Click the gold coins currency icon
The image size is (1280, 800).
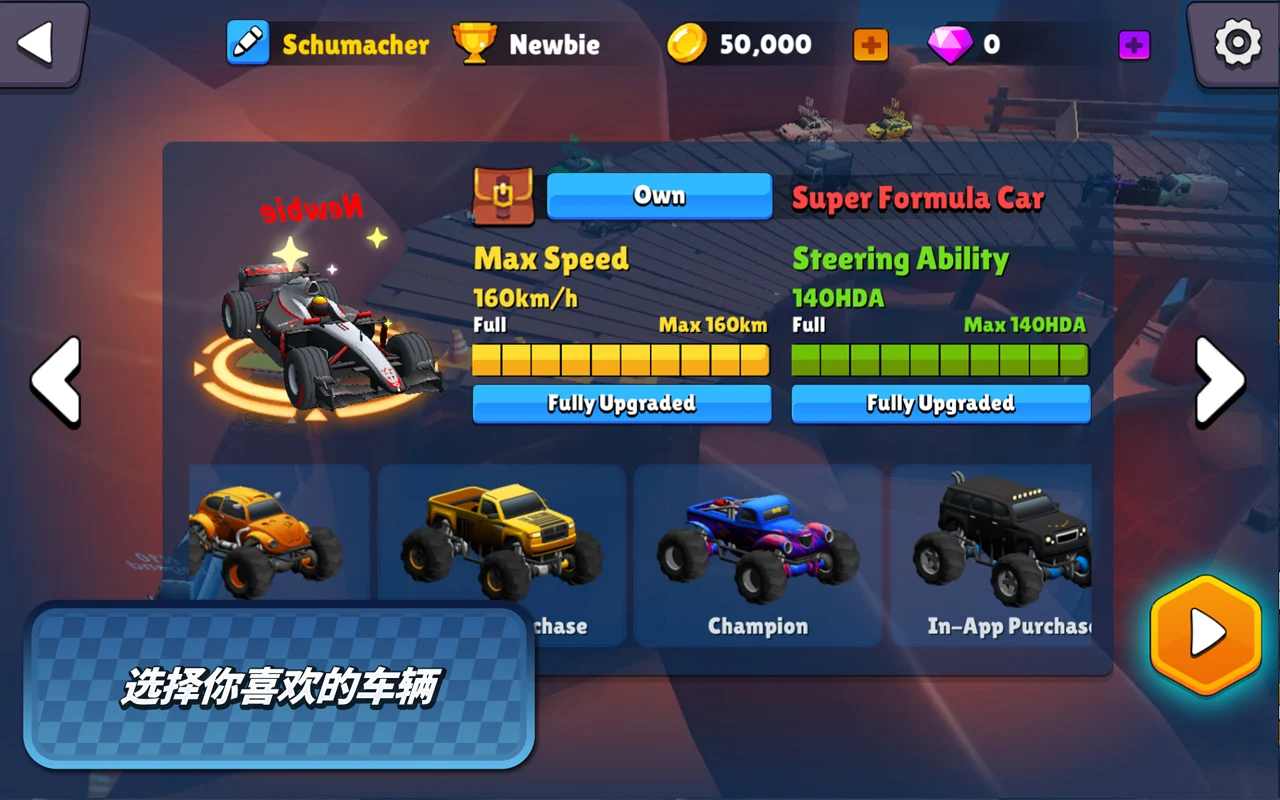[686, 43]
